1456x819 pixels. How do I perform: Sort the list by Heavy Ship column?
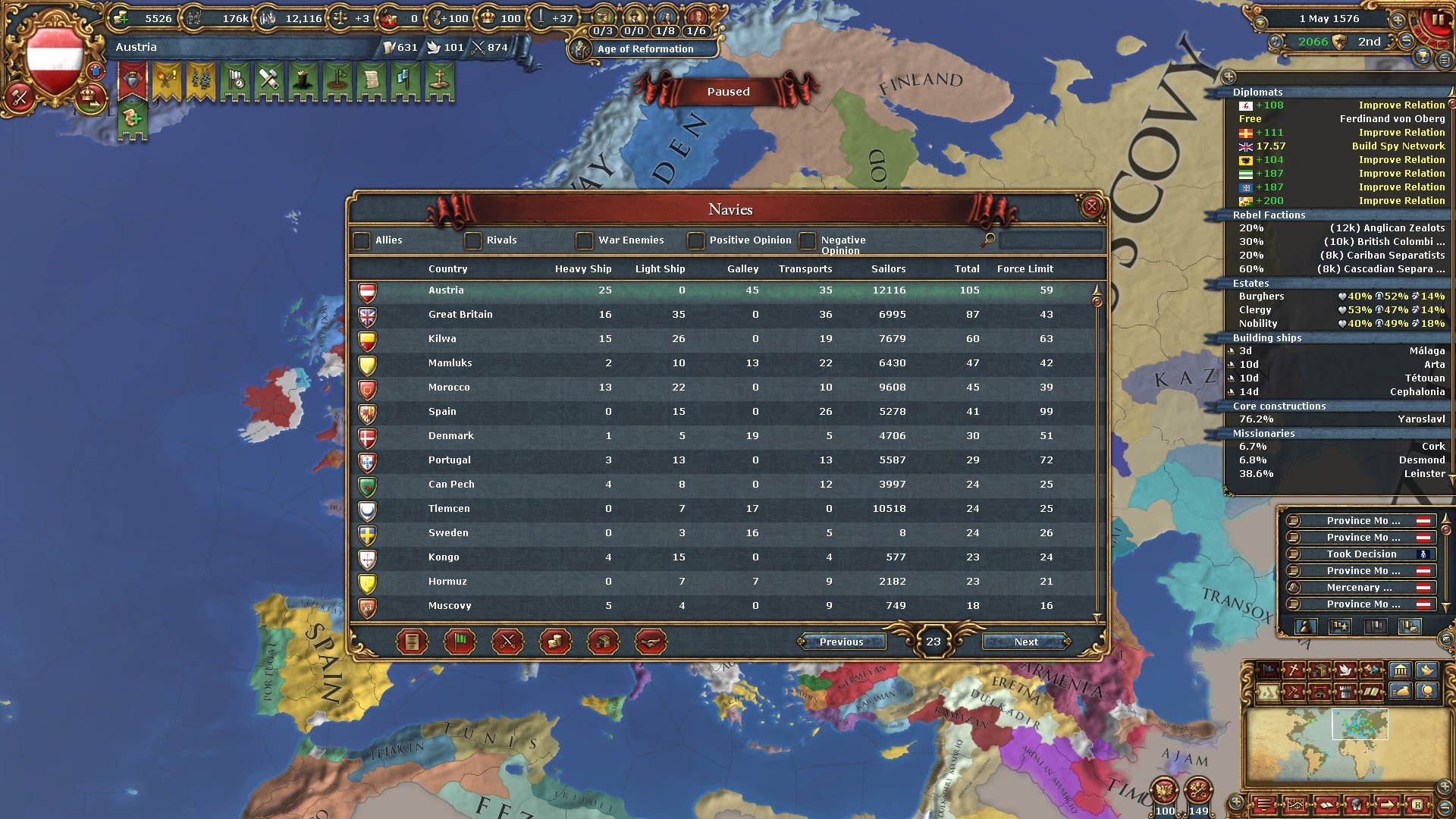582,269
